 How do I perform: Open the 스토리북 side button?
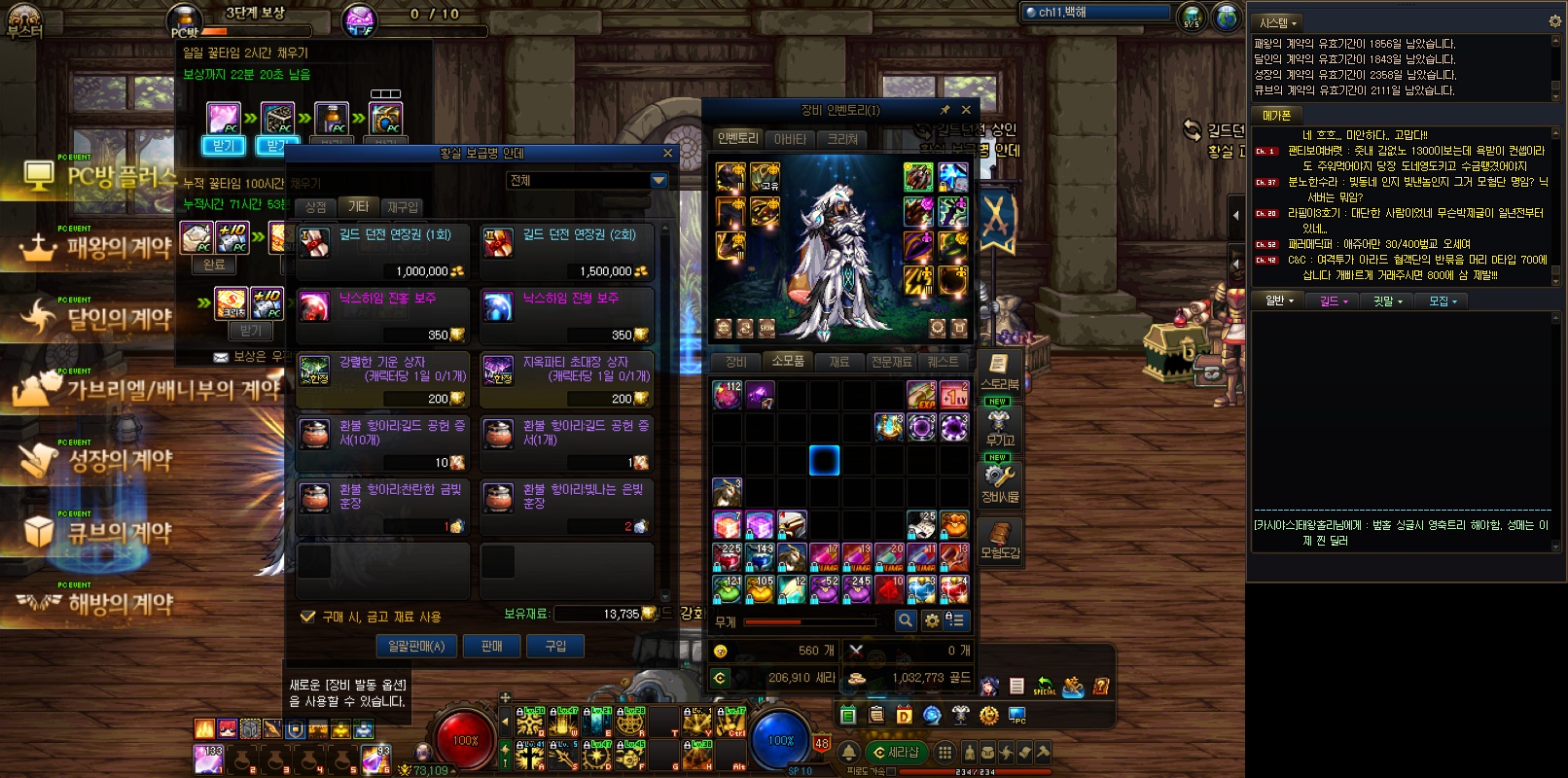(999, 371)
